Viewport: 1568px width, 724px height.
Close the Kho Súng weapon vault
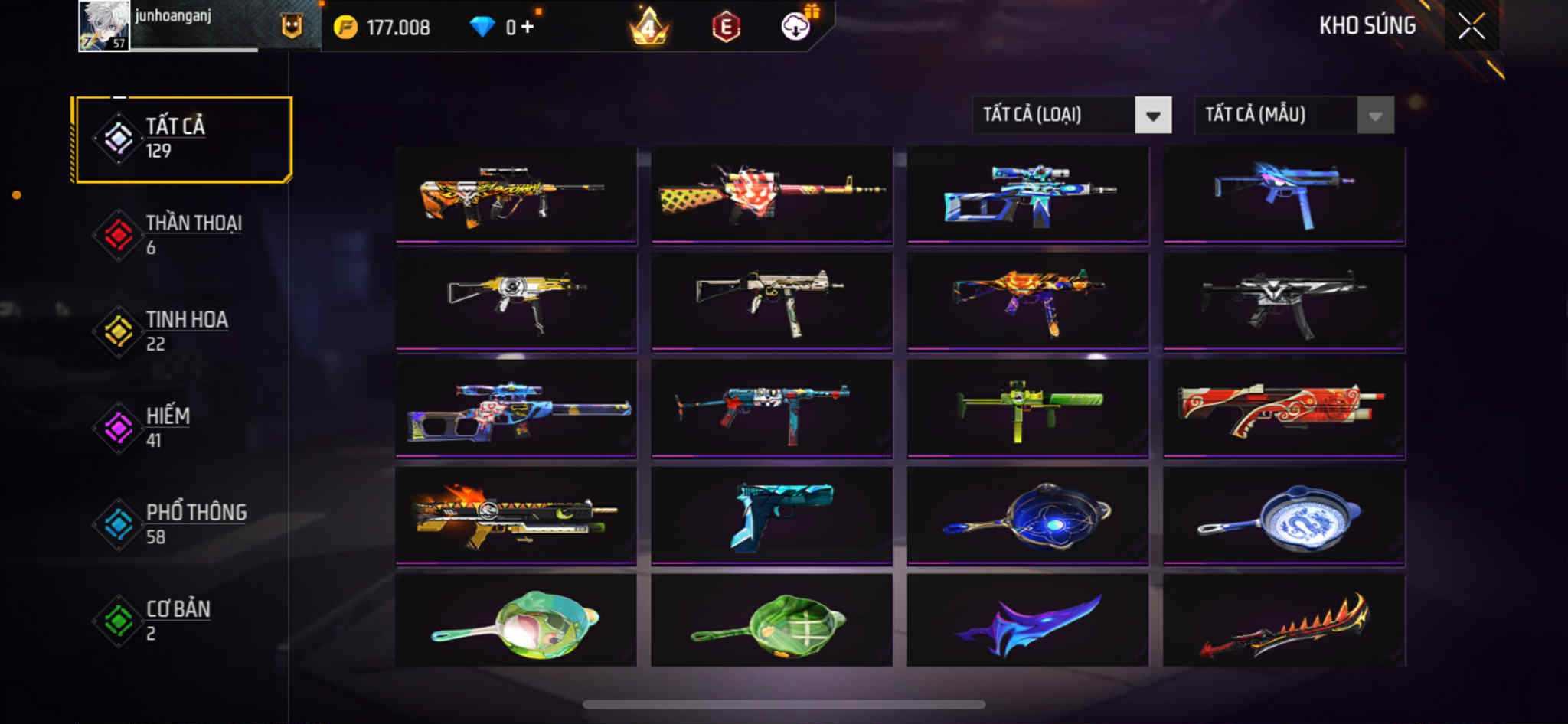[x=1471, y=26]
